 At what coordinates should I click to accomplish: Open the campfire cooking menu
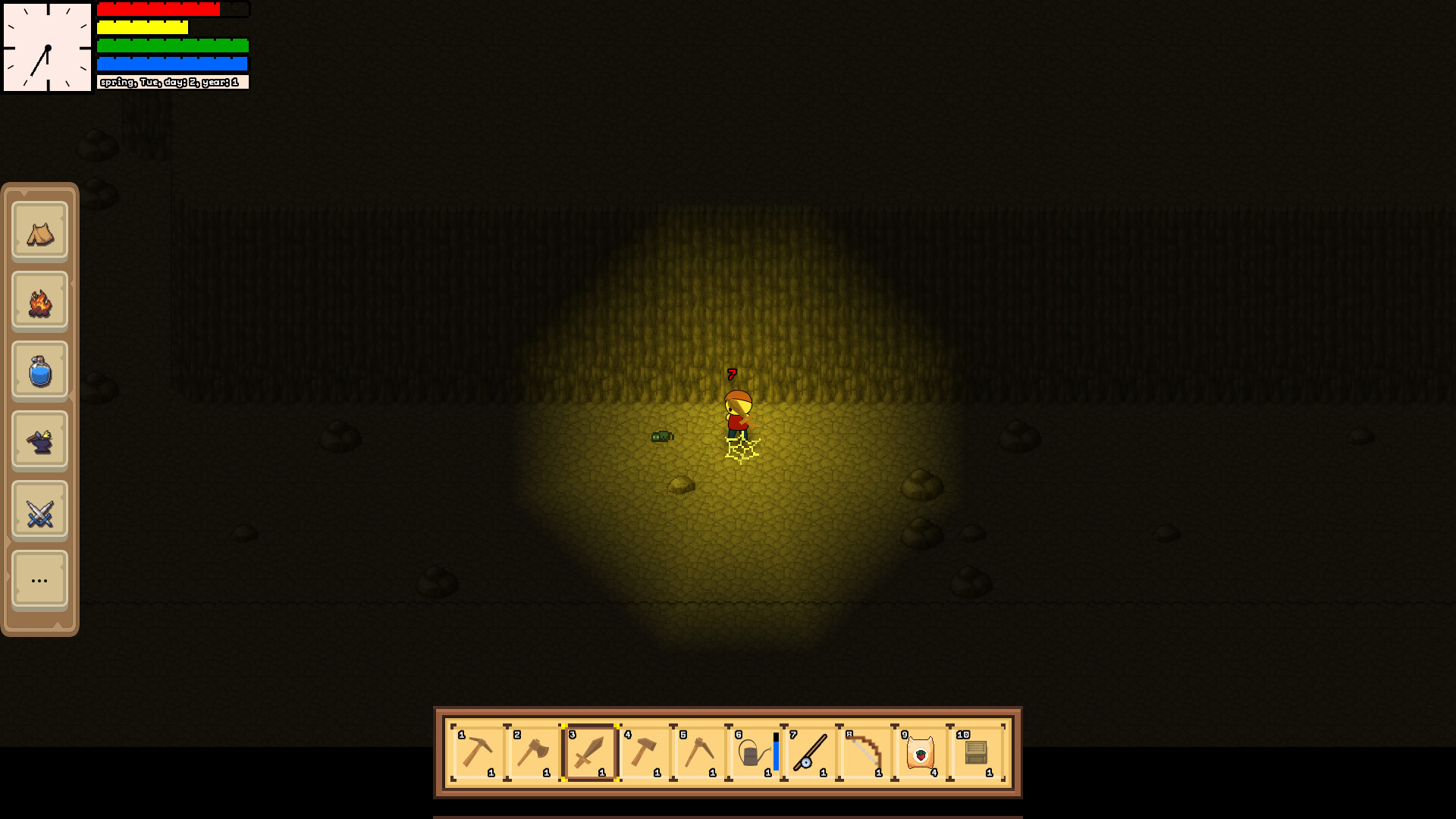coord(39,300)
